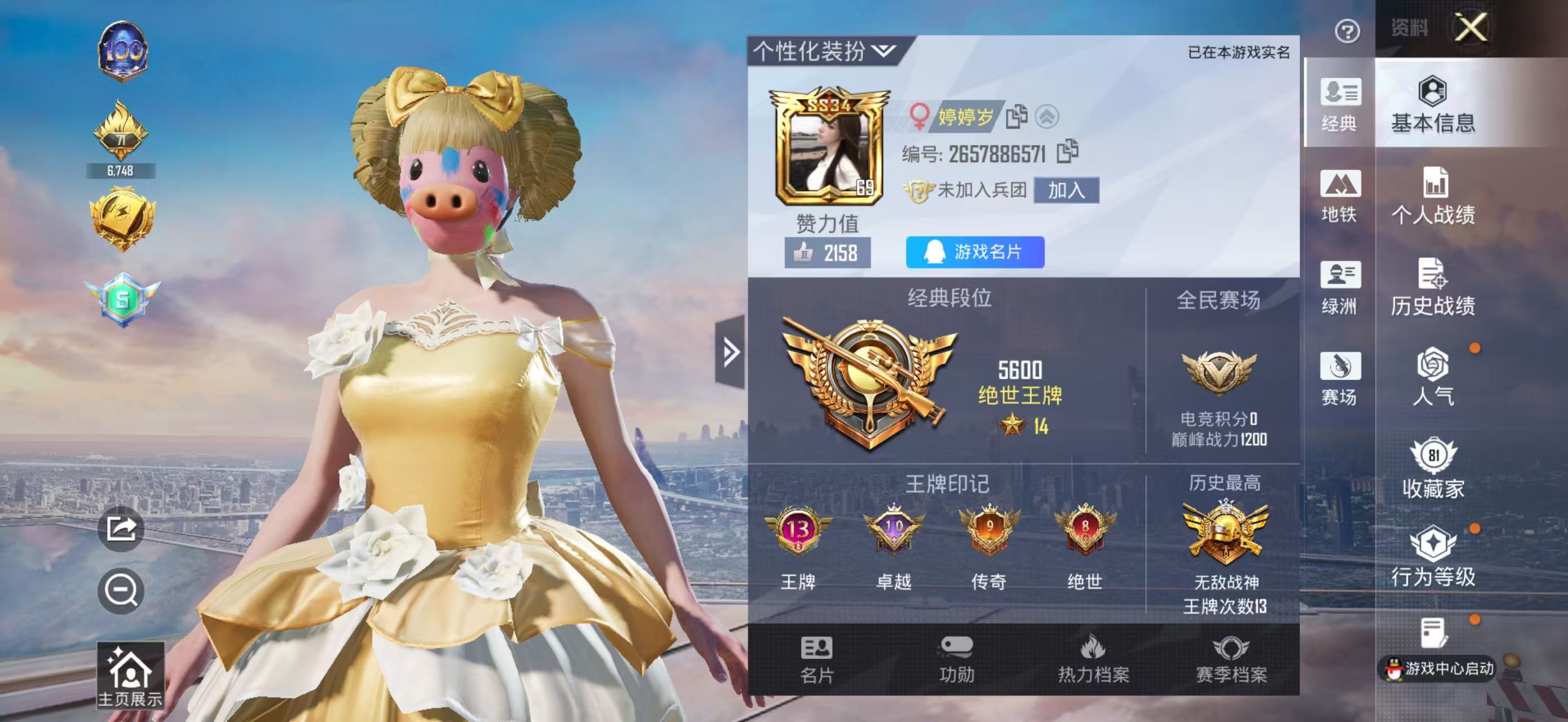Open the 收藏家 collector section

click(1433, 468)
